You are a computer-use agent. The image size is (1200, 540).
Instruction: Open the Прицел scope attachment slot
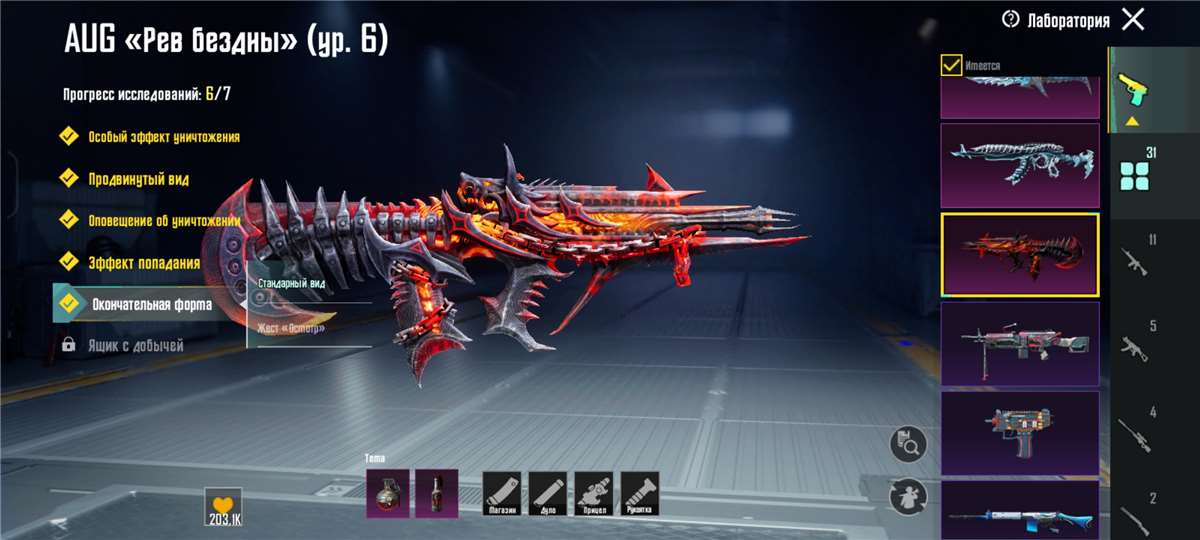tap(594, 493)
